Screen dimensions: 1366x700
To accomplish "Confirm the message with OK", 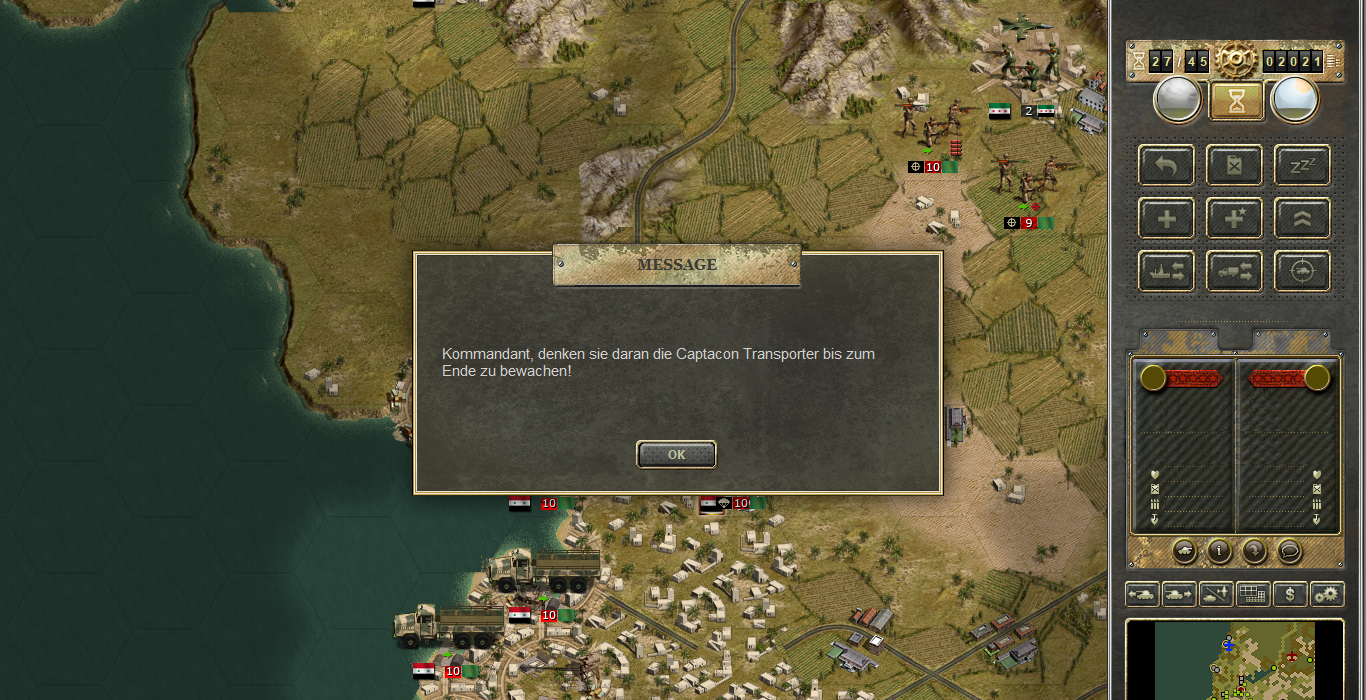I will pyautogui.click(x=676, y=454).
